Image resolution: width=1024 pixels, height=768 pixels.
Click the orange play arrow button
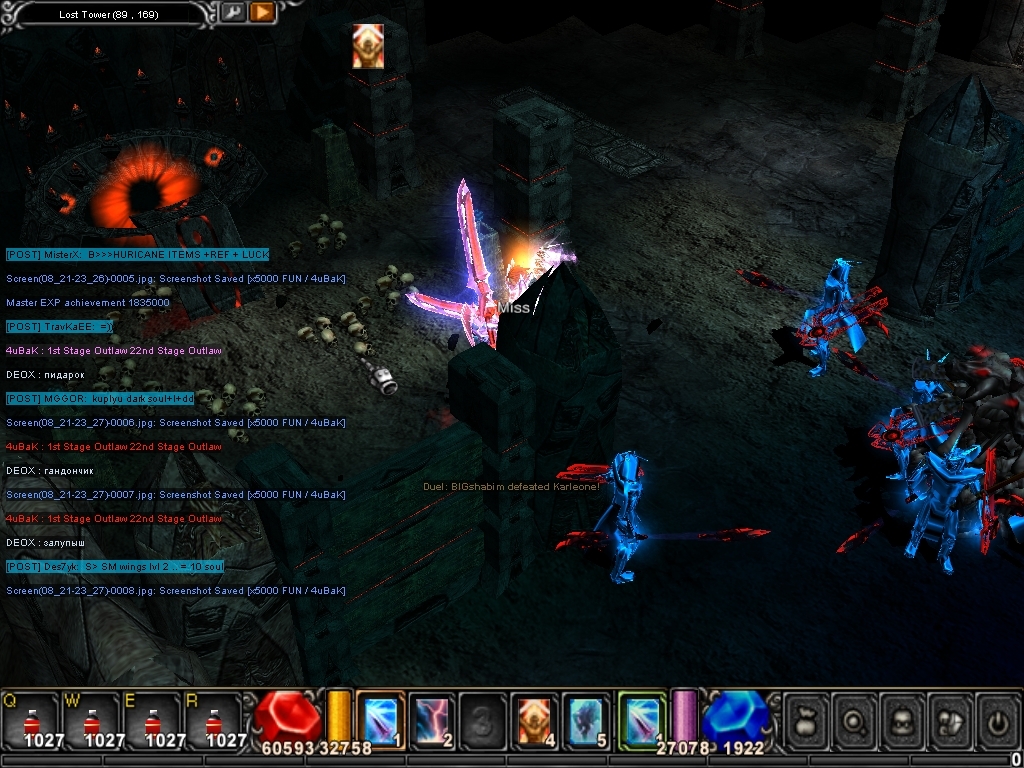262,13
